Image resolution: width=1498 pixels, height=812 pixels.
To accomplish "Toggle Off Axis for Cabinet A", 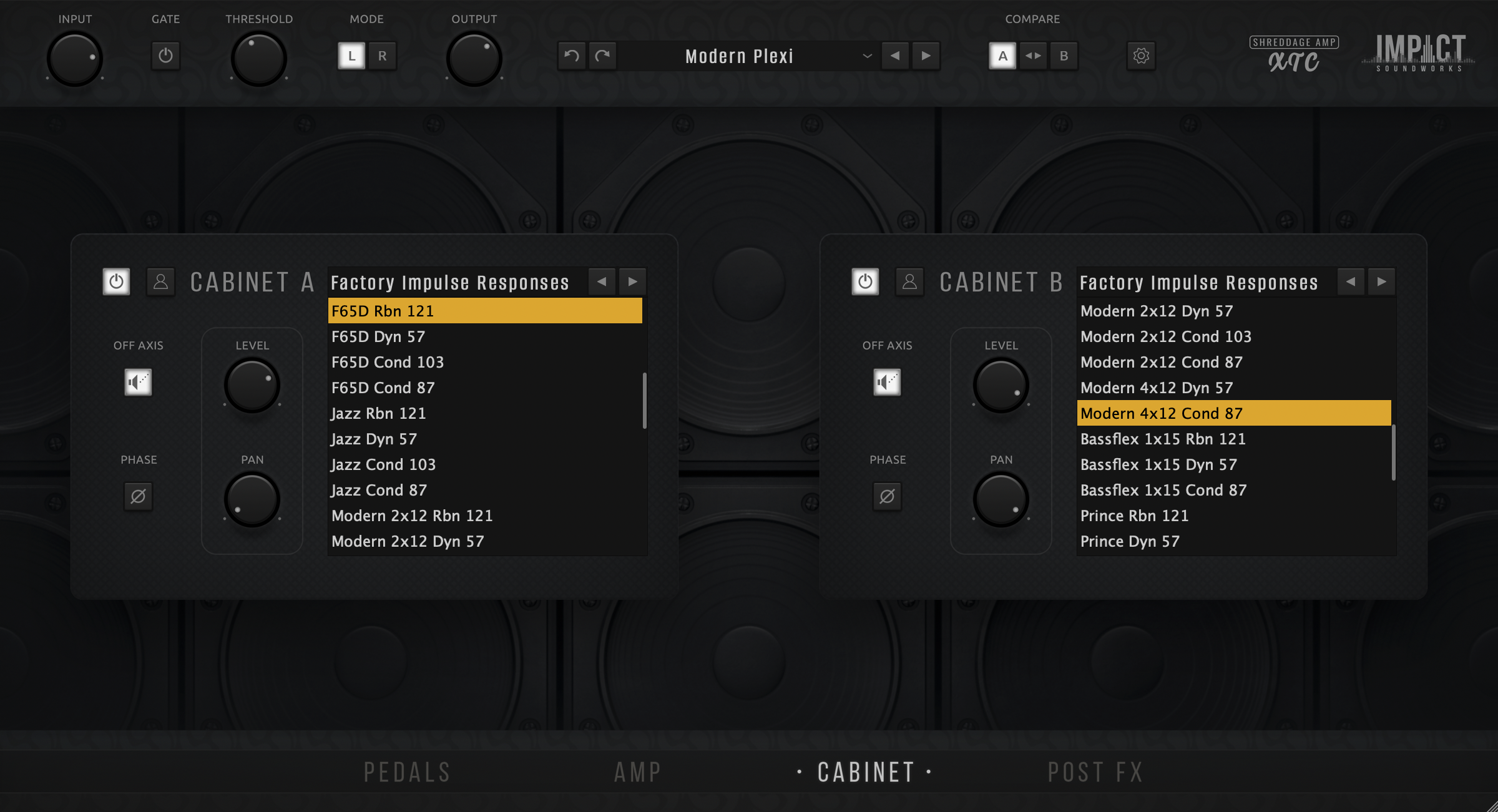I will [x=138, y=382].
